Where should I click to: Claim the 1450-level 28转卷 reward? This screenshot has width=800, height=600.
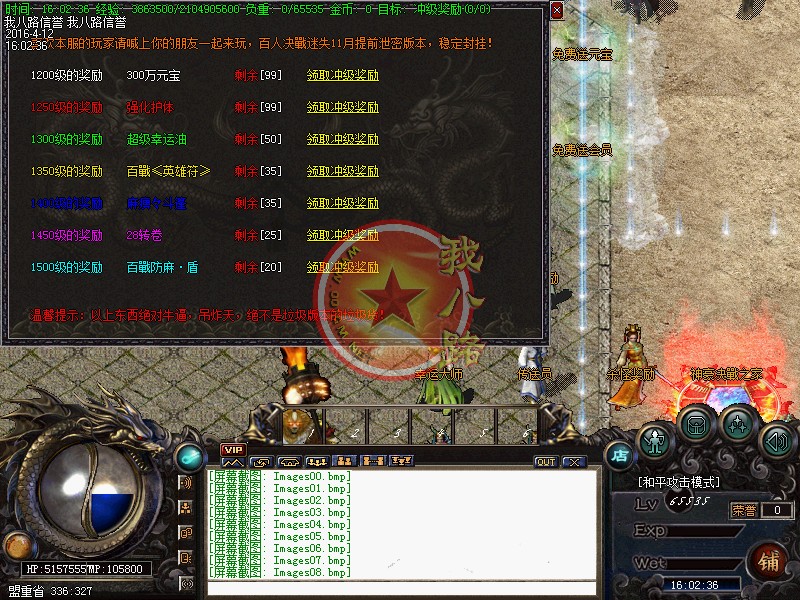pyautogui.click(x=342, y=236)
